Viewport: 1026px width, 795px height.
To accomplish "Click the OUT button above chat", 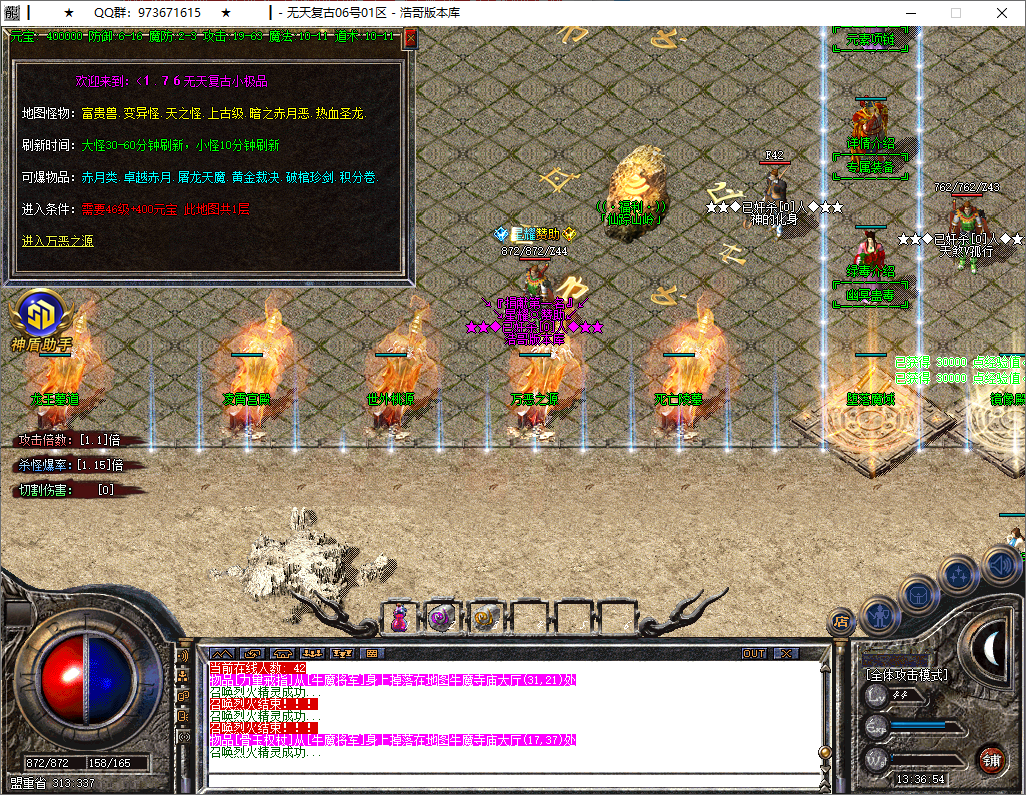I will pos(754,653).
